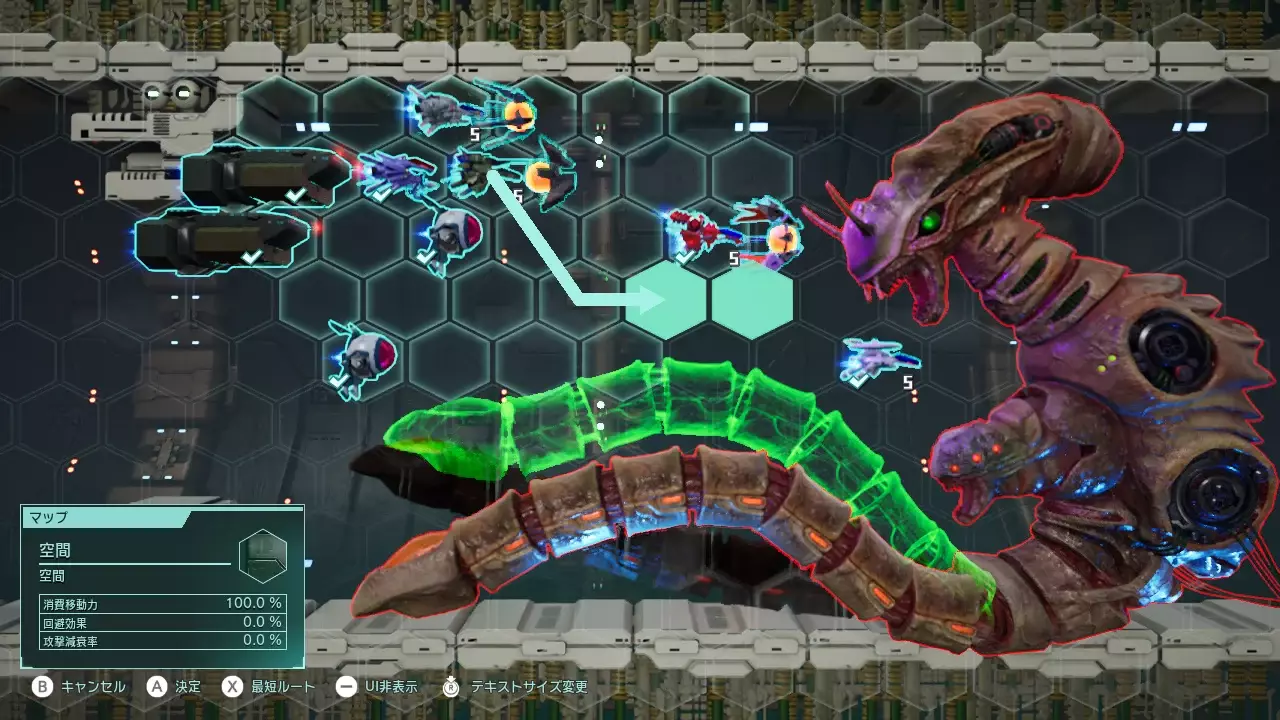1280x720 pixels.
Task: Click the skull-faced Bydo unit
Action: [x=450, y=235]
